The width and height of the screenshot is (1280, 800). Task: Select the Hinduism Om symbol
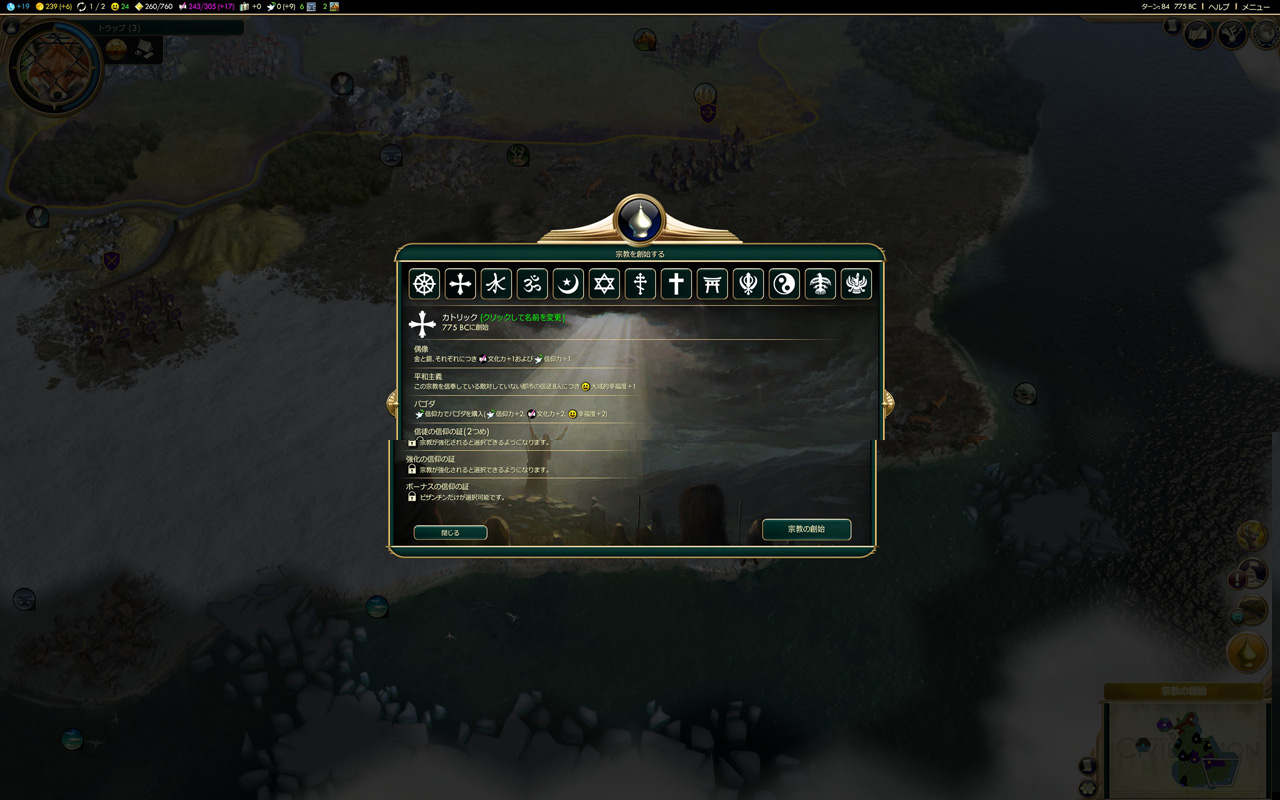(532, 284)
